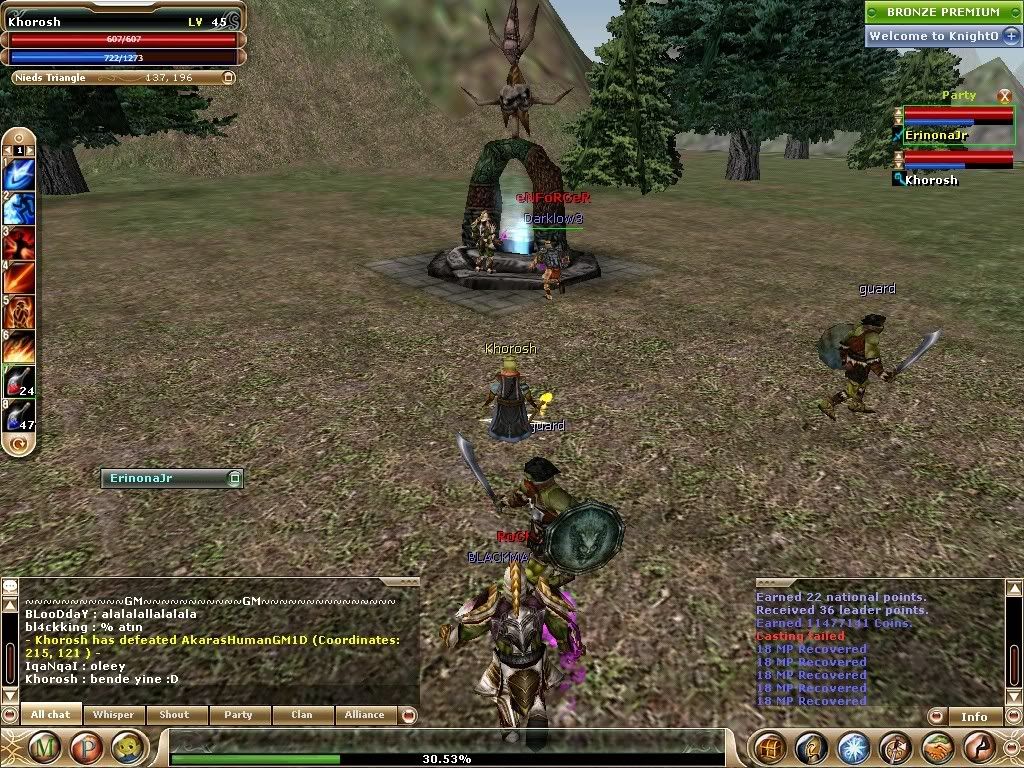This screenshot has height=768, width=1024.
Task: Select the Shout chat tab
Action: (x=174, y=715)
